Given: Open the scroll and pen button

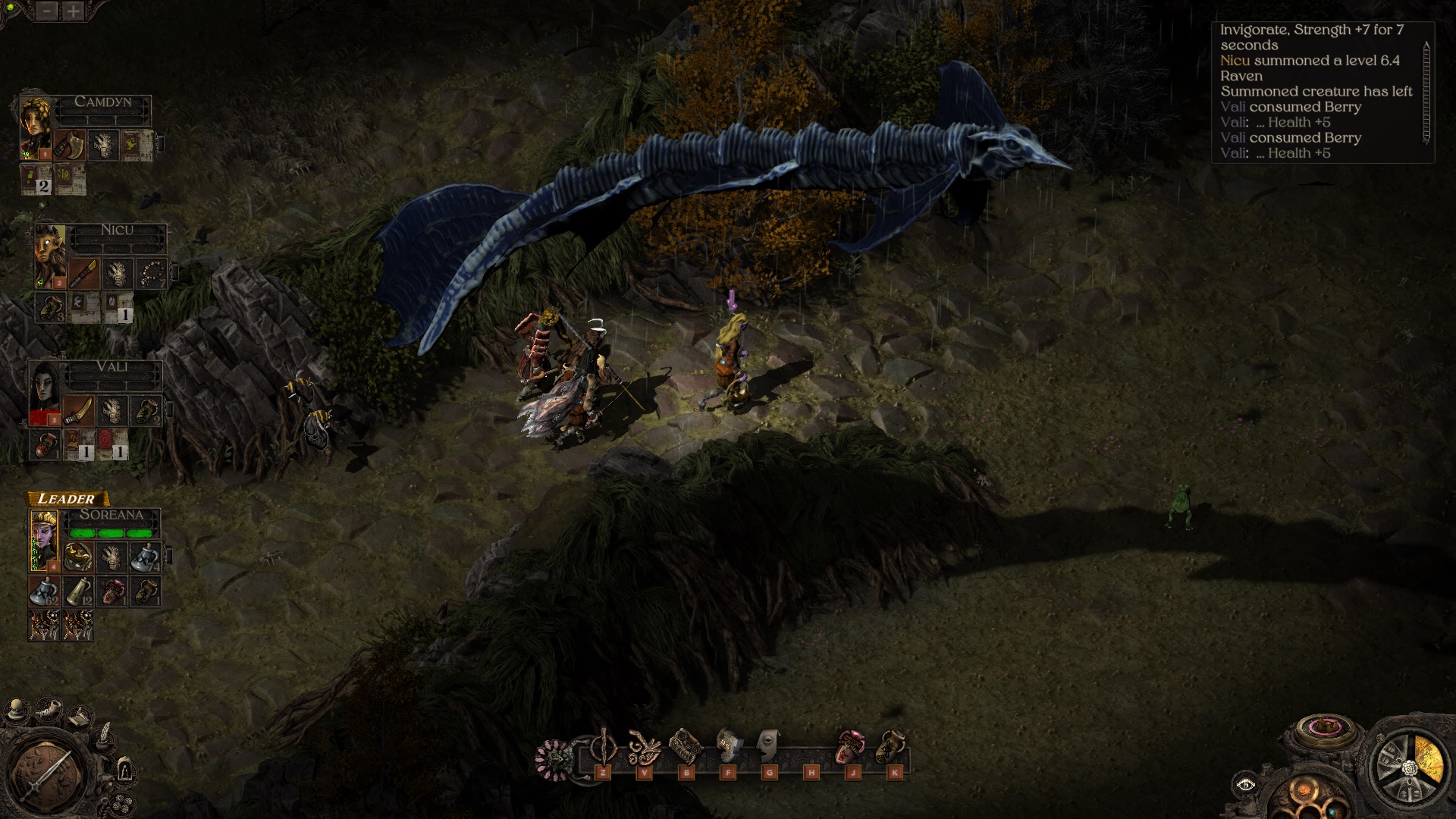Looking at the screenshot, I should [x=80, y=717].
